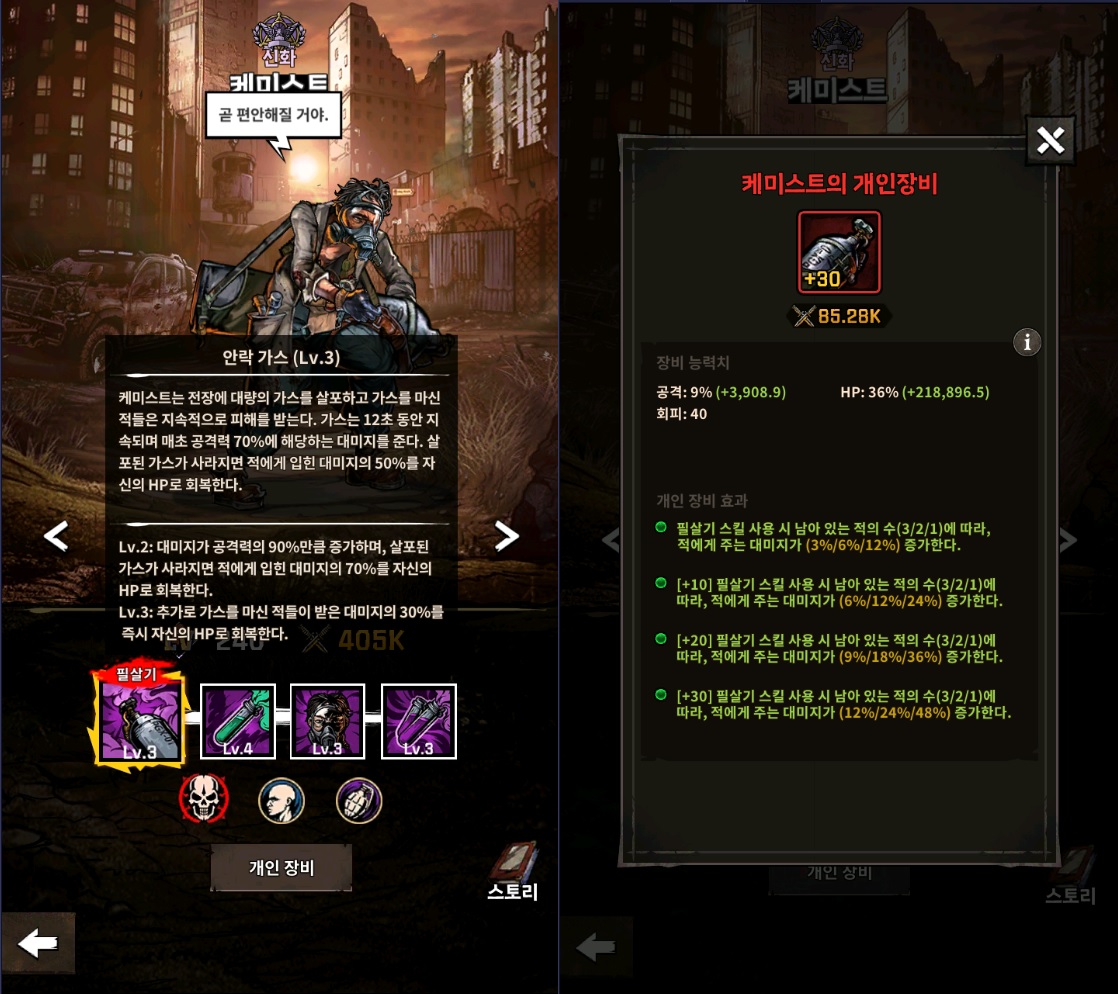The height and width of the screenshot is (994, 1118).
Task: Show next character with bright right chevron
Action: (x=507, y=536)
